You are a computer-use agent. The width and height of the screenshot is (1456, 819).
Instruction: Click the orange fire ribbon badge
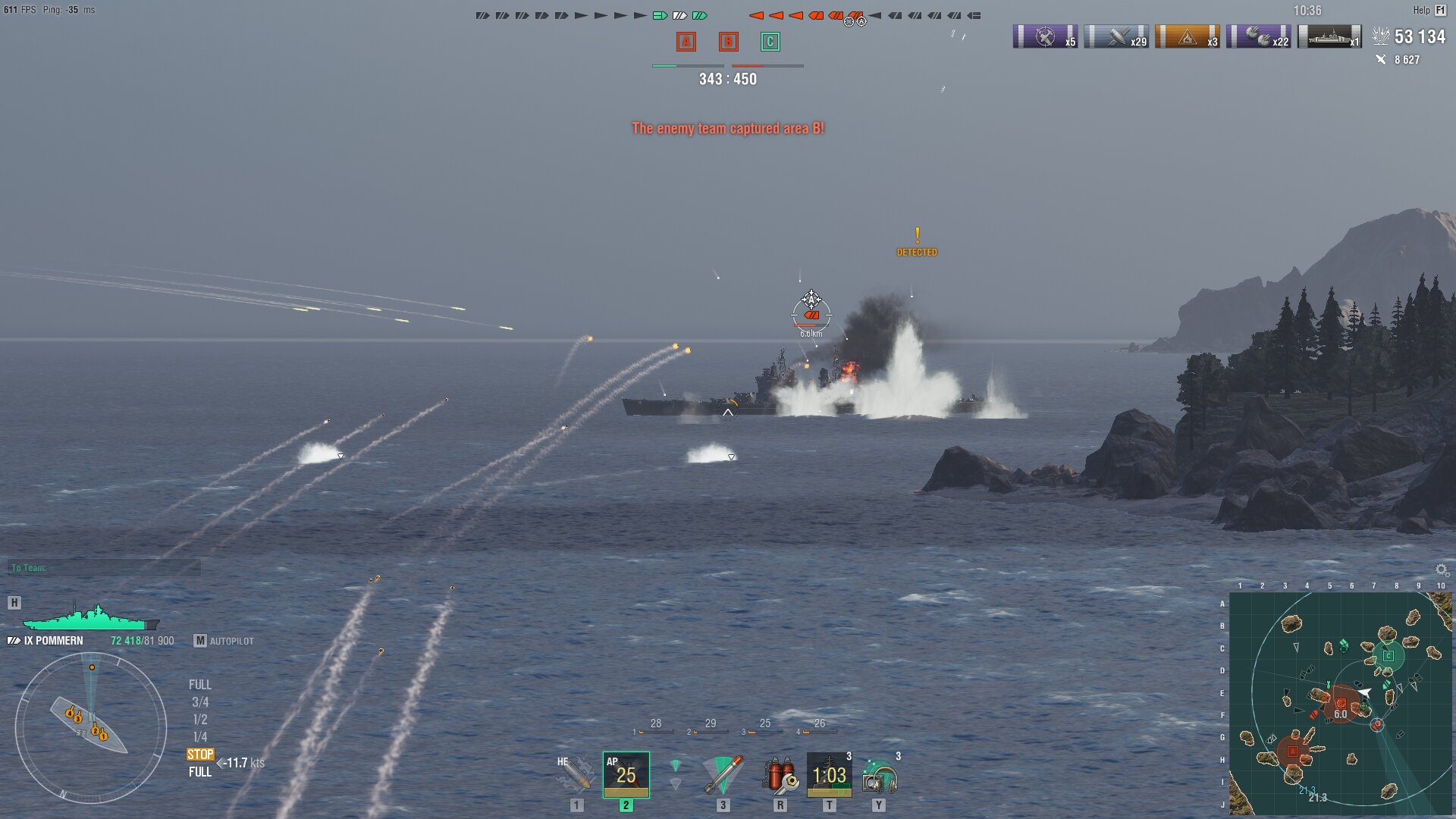coord(1187,36)
